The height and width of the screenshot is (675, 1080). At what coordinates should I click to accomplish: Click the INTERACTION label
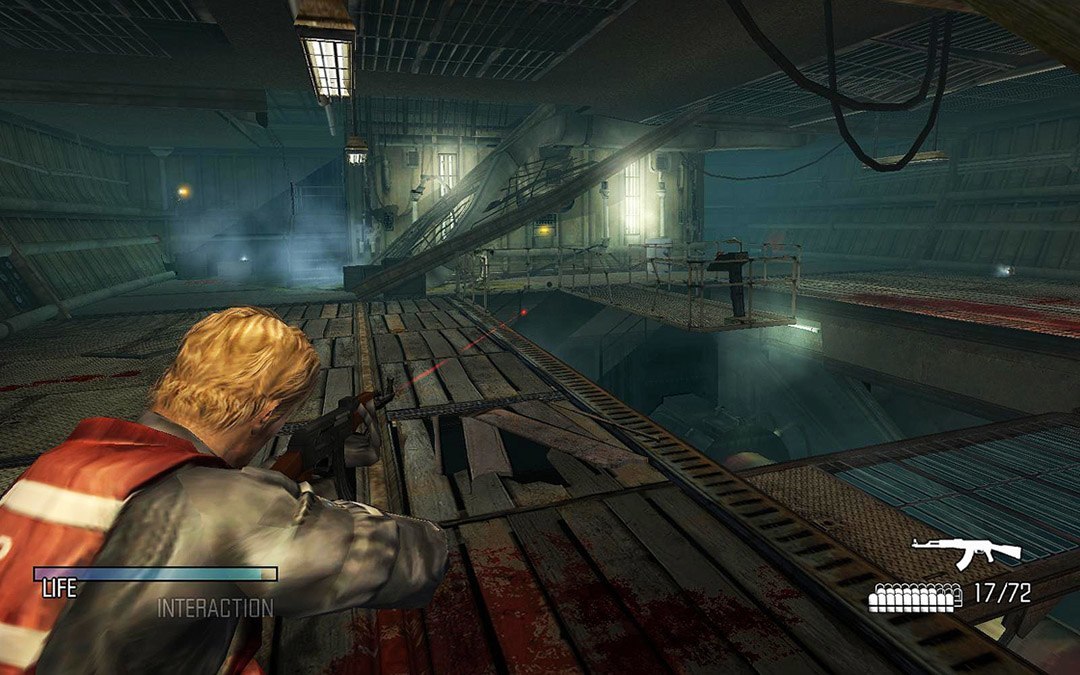click(215, 607)
